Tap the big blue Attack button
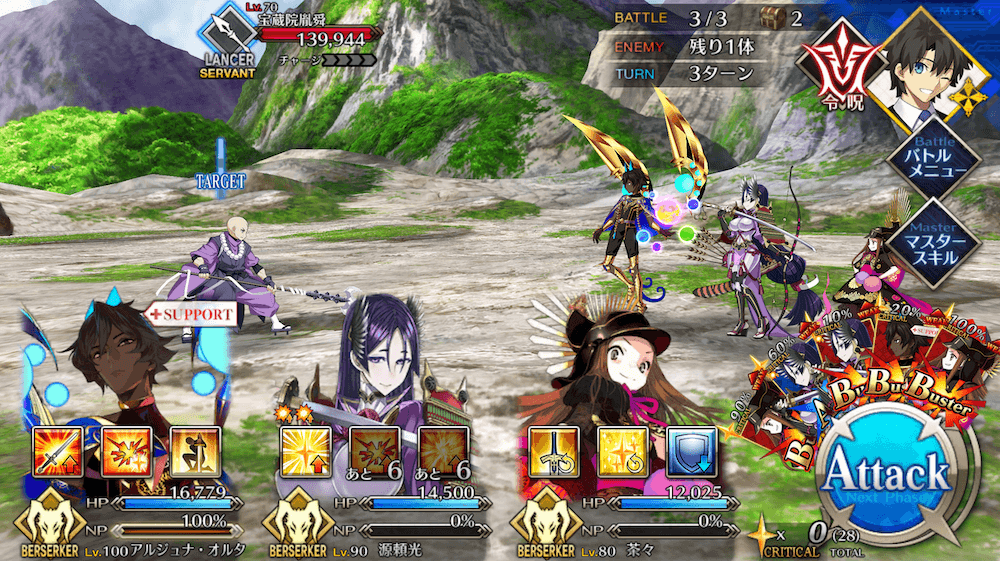1000x561 pixels. point(884,472)
